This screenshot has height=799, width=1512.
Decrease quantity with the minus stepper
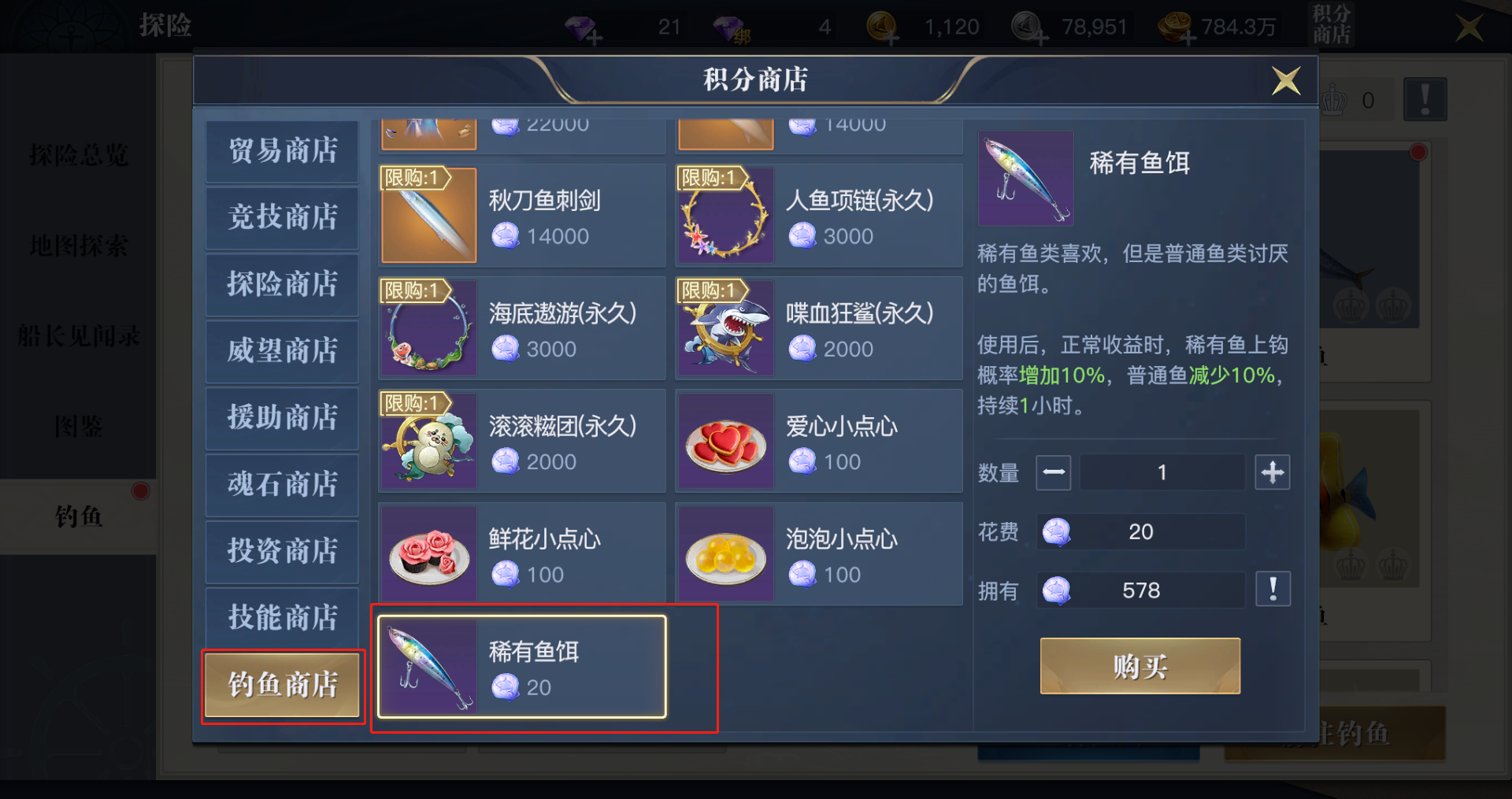point(1054,472)
